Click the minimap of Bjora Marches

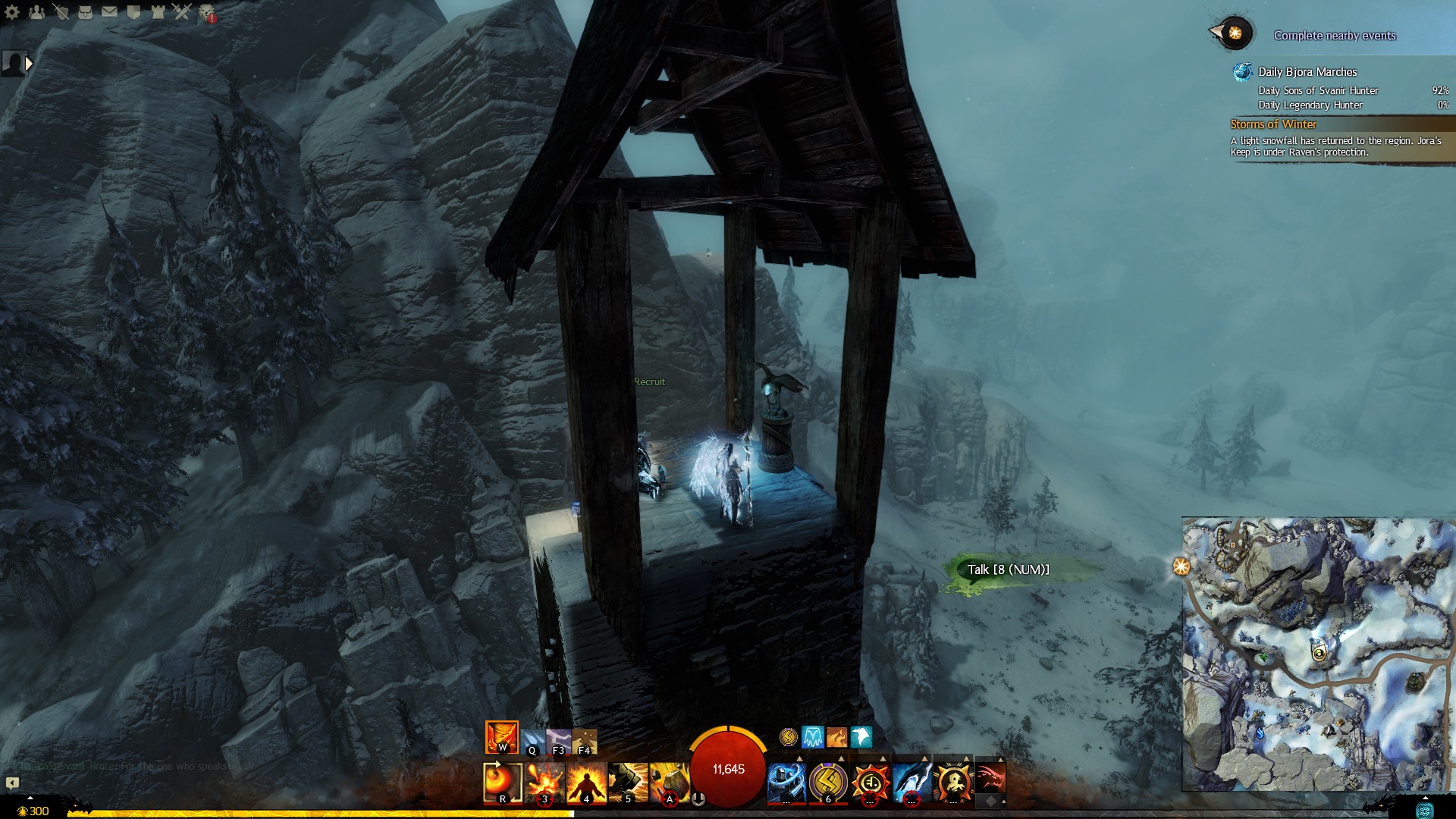tap(1318, 654)
